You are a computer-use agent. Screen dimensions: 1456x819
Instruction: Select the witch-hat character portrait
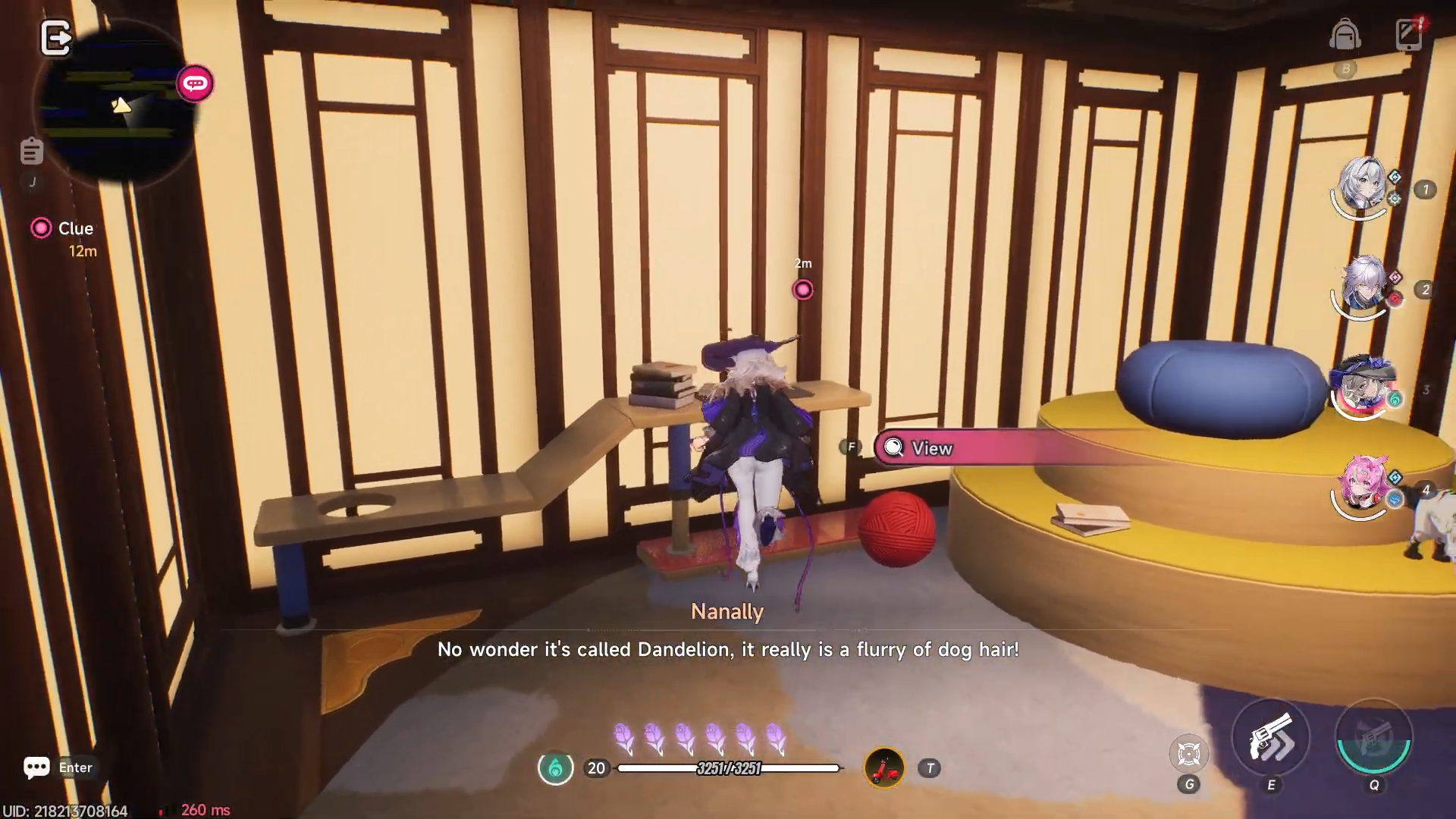[x=1363, y=387]
